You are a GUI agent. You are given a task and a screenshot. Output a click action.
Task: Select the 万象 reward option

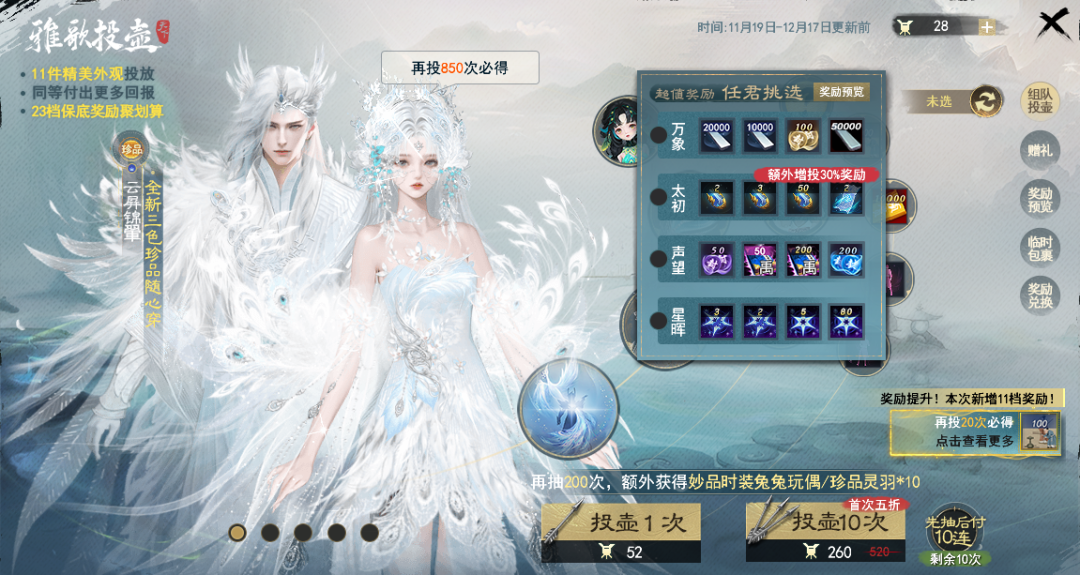pyautogui.click(x=659, y=135)
